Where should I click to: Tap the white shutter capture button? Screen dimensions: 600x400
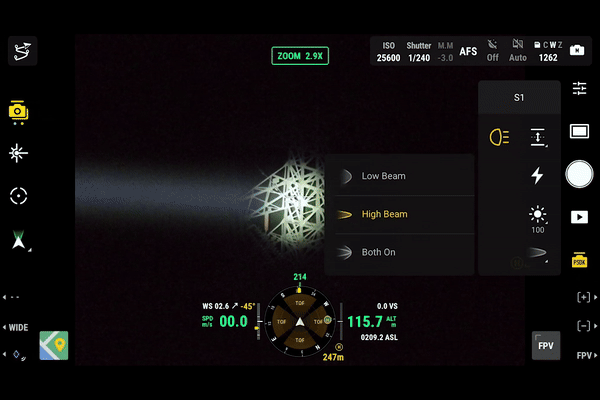tap(579, 174)
